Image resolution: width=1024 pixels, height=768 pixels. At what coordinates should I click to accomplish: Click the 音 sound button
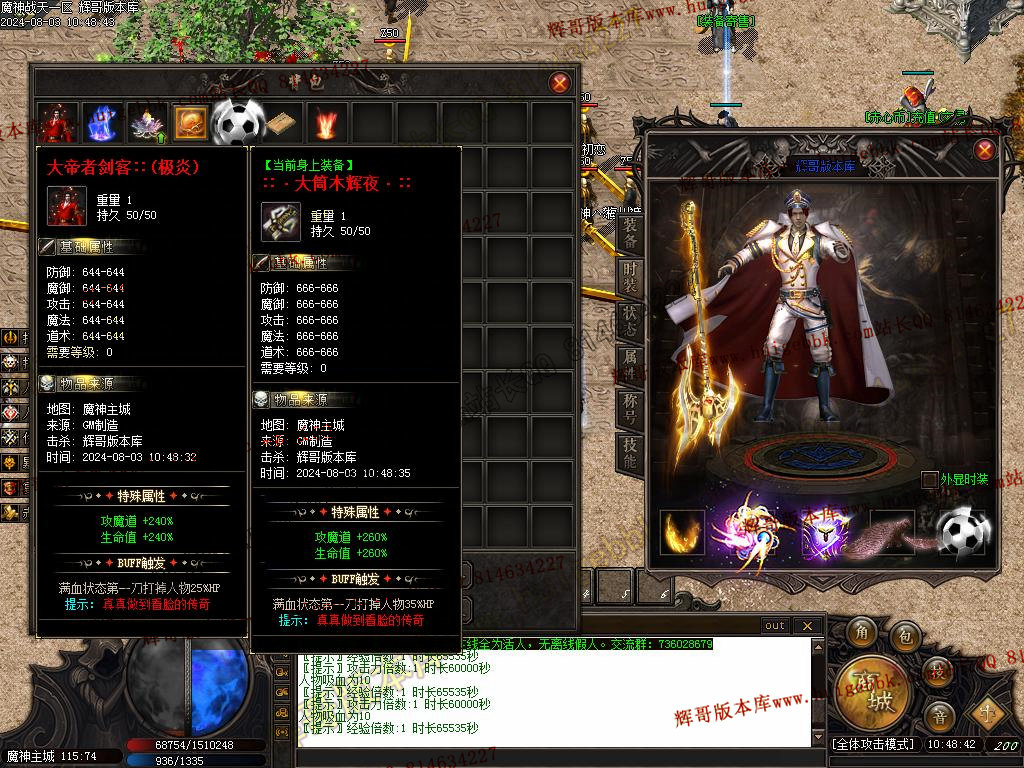click(x=938, y=715)
